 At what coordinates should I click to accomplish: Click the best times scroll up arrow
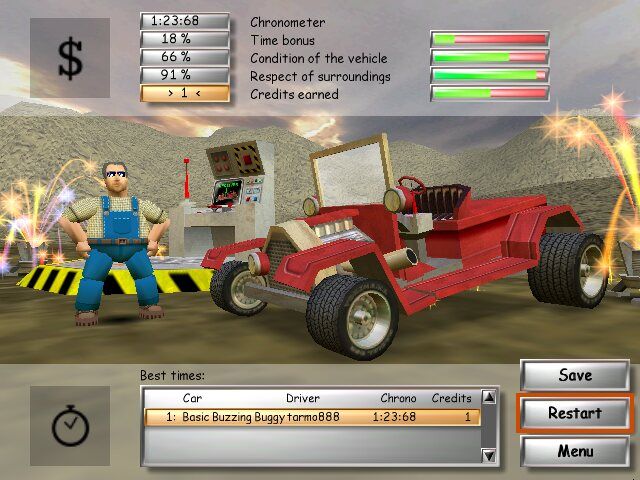(489, 398)
